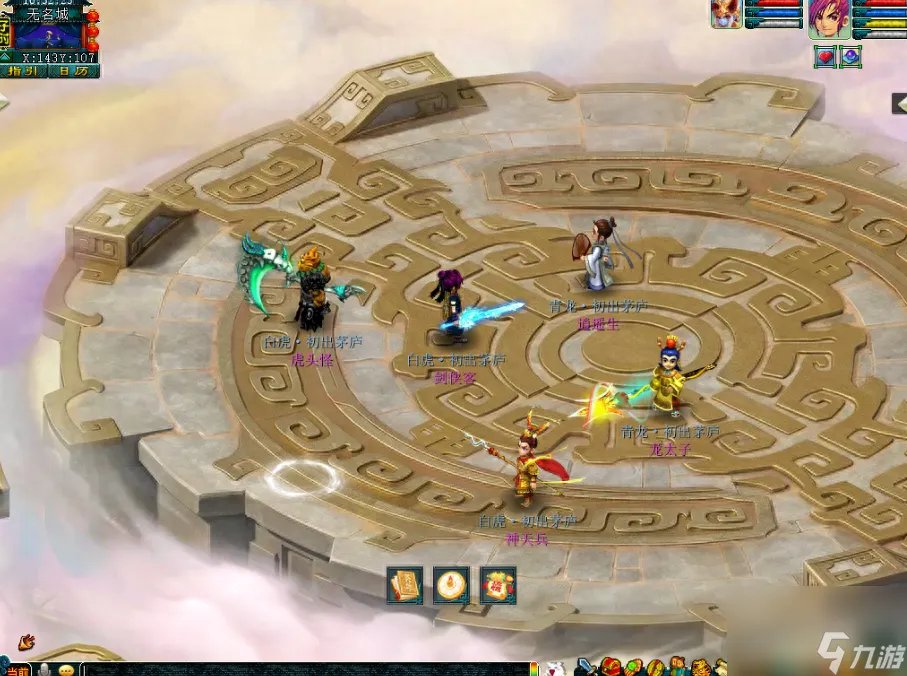This screenshot has height=676, width=907.
Task: Select the pink-haired player portrait
Action: coord(831,20)
